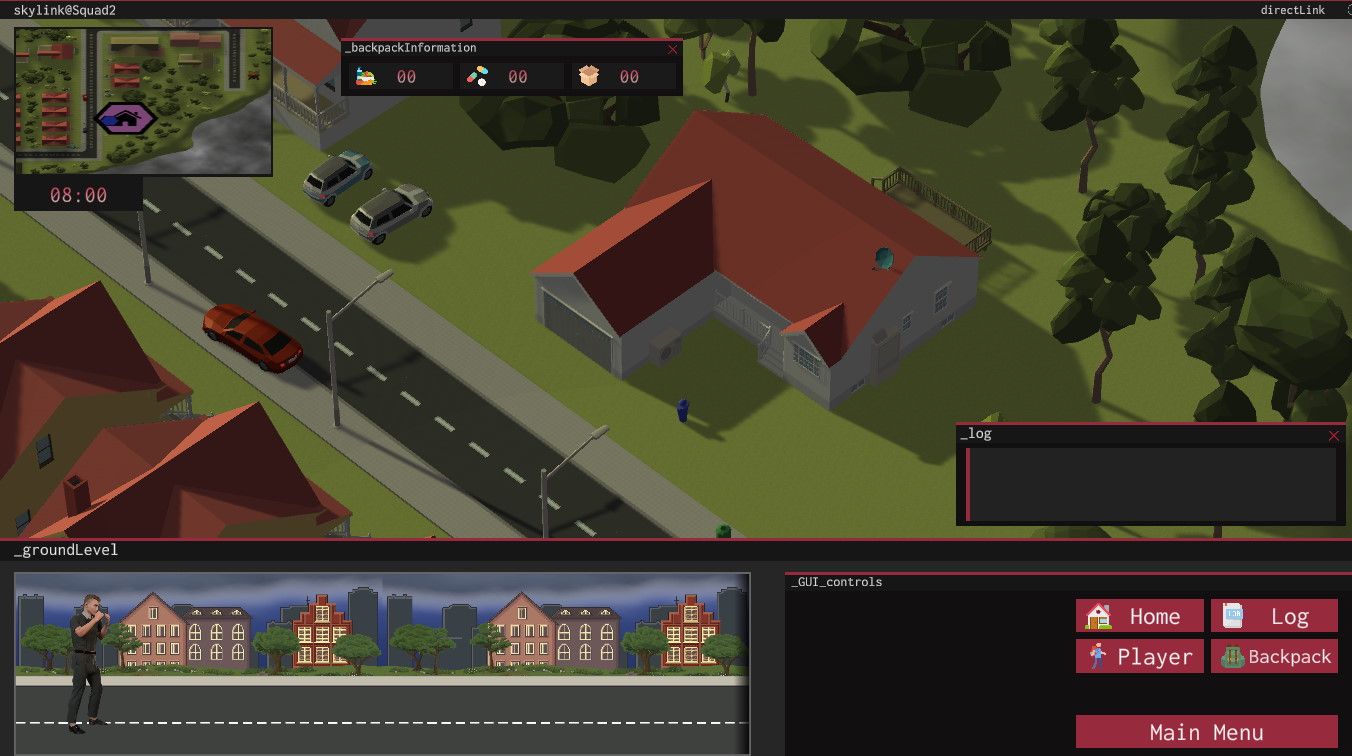Return to the Main Menu
The image size is (1352, 756).
[1206, 732]
